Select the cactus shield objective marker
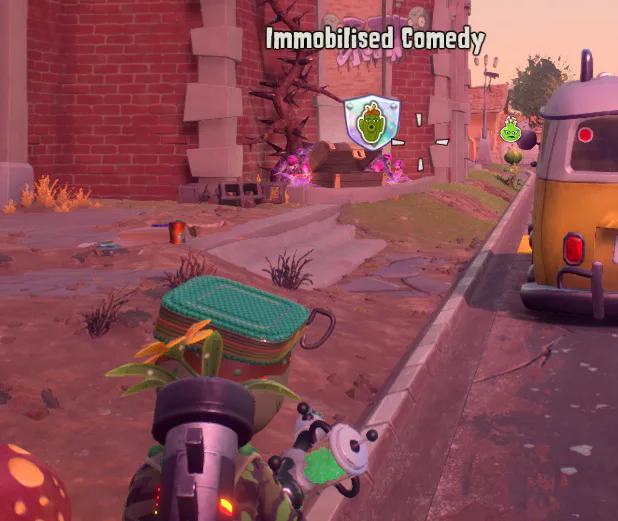The width and height of the screenshot is (618, 521). point(371,122)
